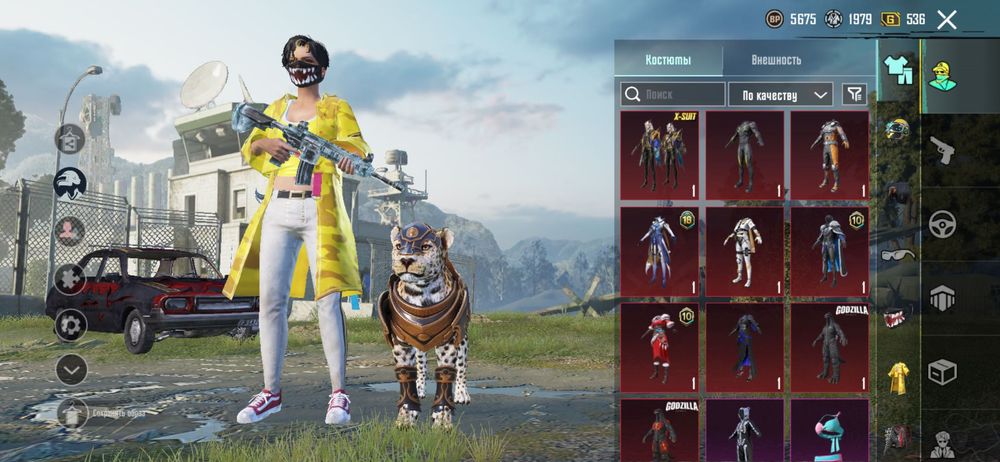The image size is (1000, 462).
Task: Open the helmet category
Action: pyautogui.click(x=898, y=130)
